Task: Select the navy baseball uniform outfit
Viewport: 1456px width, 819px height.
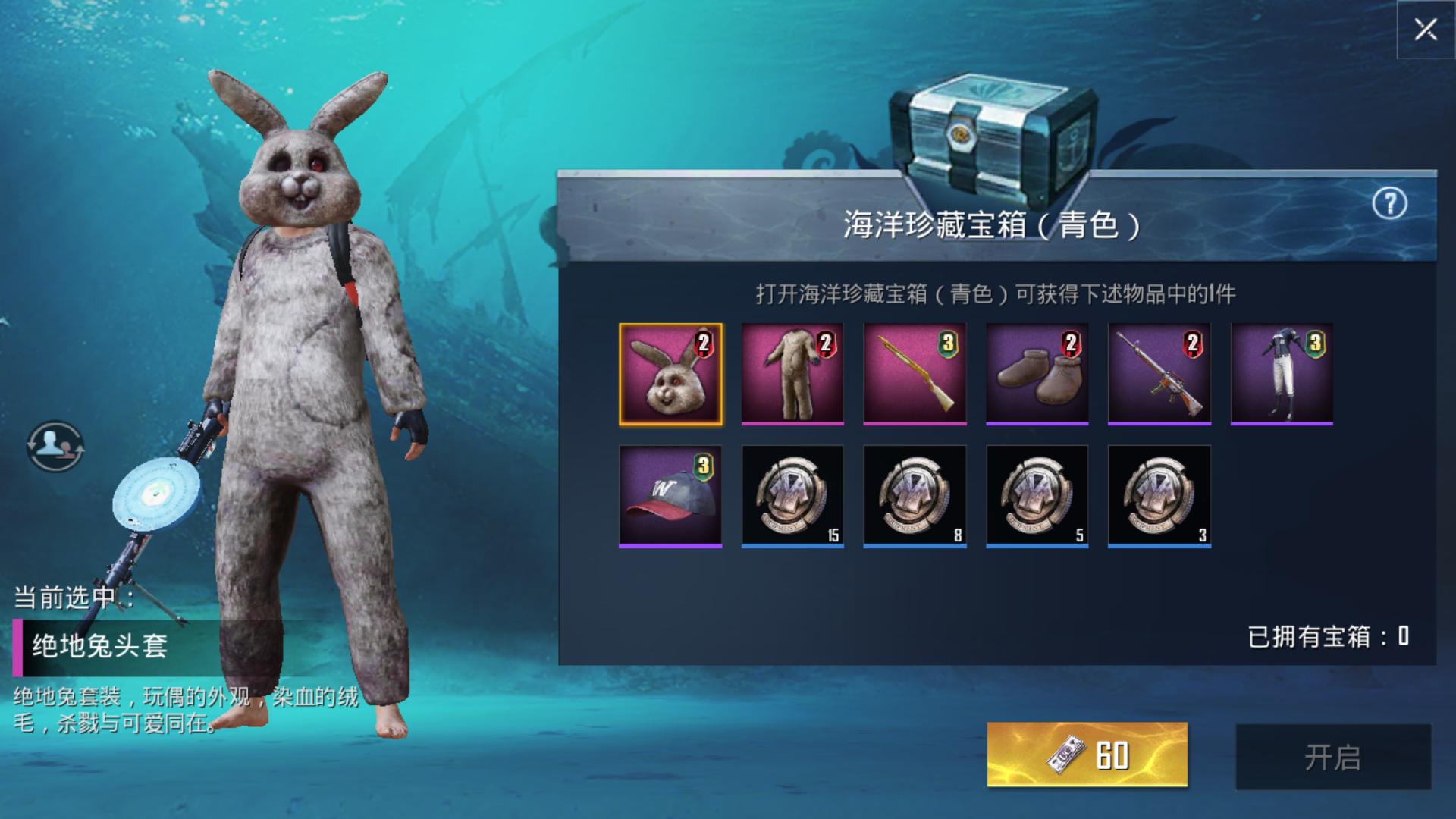Action: [1282, 374]
